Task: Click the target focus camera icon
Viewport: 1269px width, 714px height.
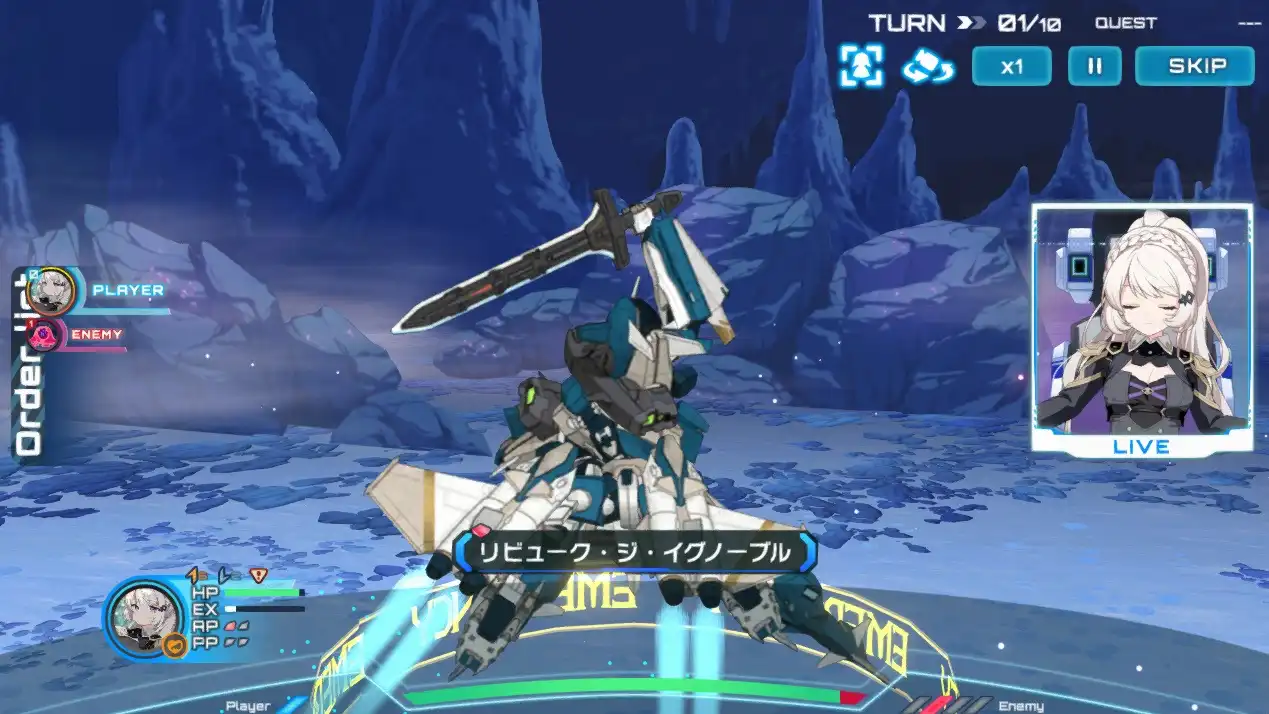Action: coord(860,66)
